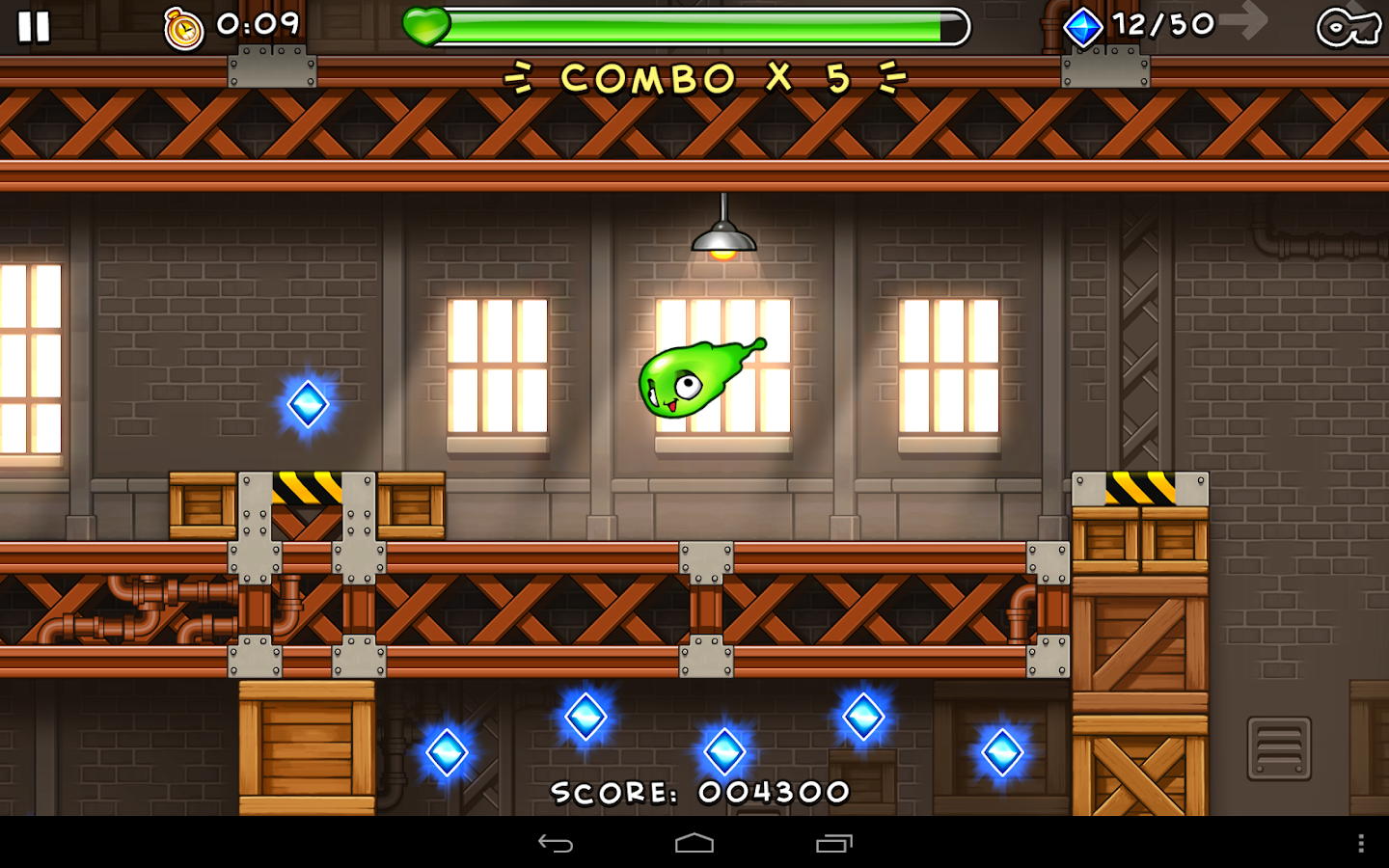1389x868 pixels.
Task: Pause the game
Action: click(34, 27)
